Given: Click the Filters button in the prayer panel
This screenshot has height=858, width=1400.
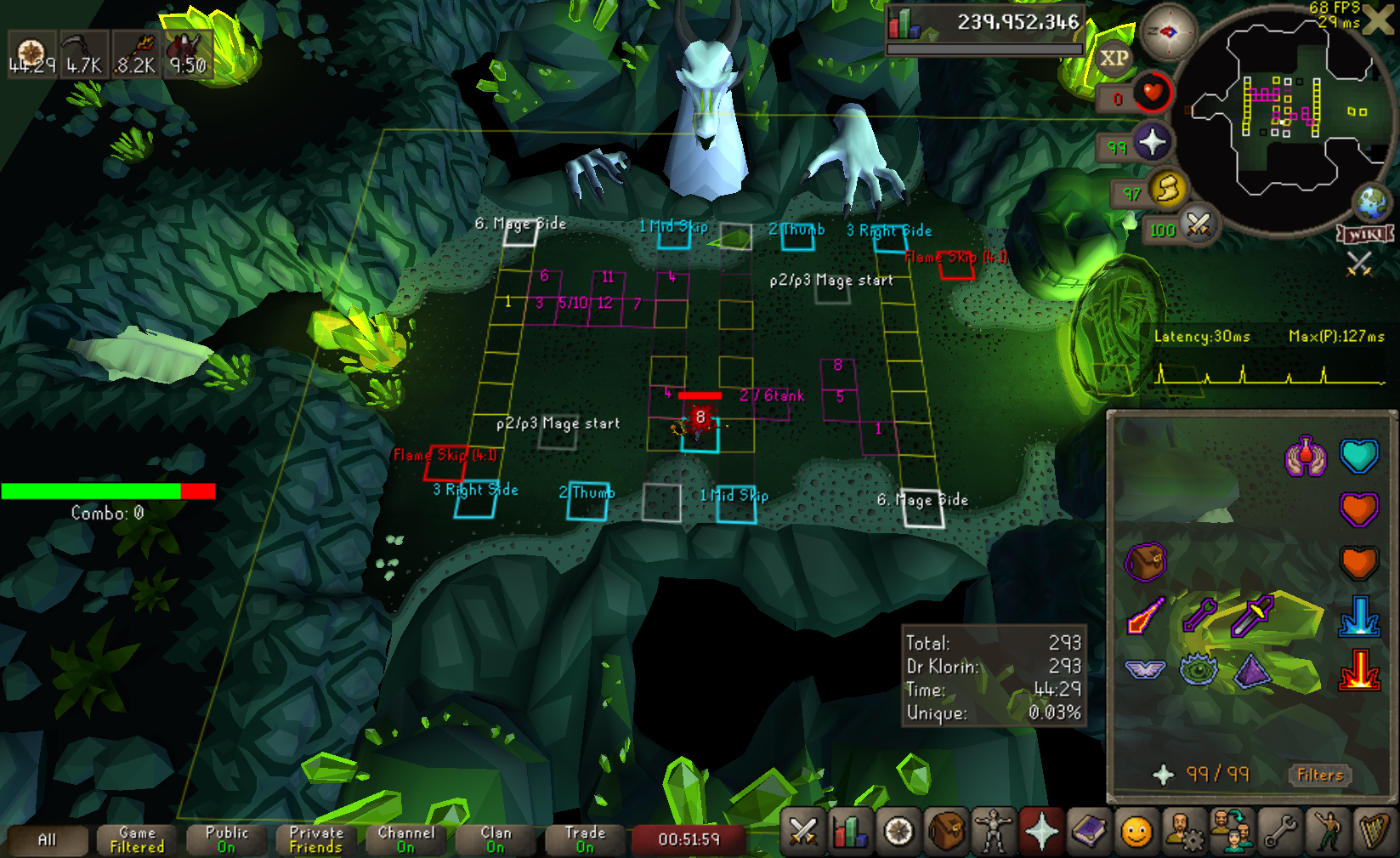Looking at the screenshot, I should (1319, 775).
